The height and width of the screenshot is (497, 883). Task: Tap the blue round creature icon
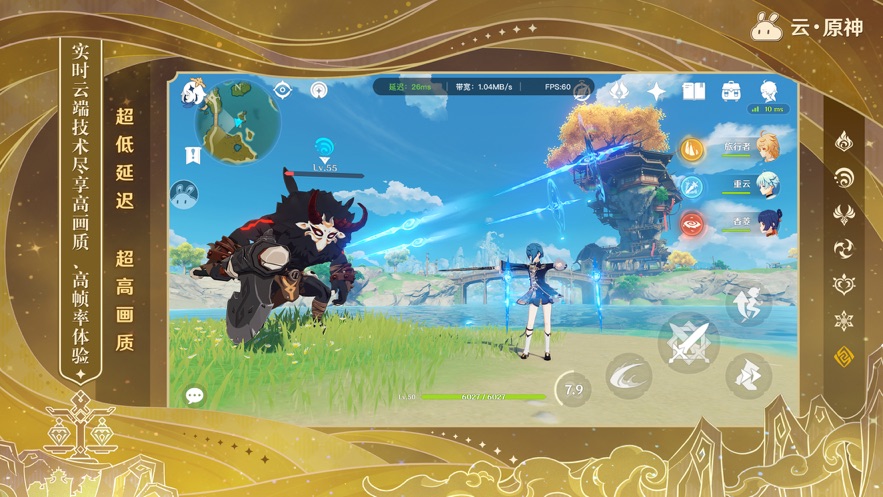pos(185,193)
